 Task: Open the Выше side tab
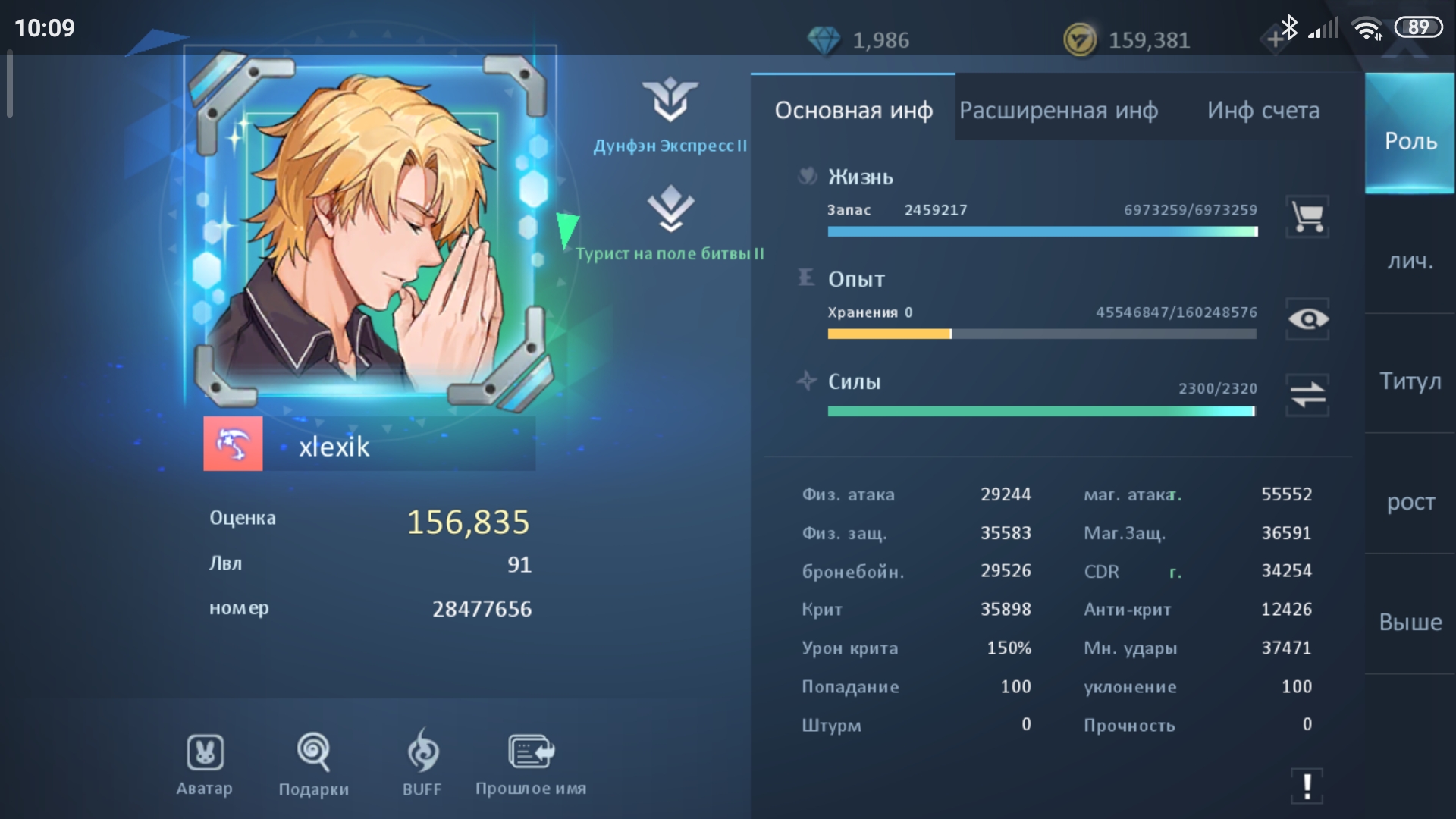click(1410, 622)
